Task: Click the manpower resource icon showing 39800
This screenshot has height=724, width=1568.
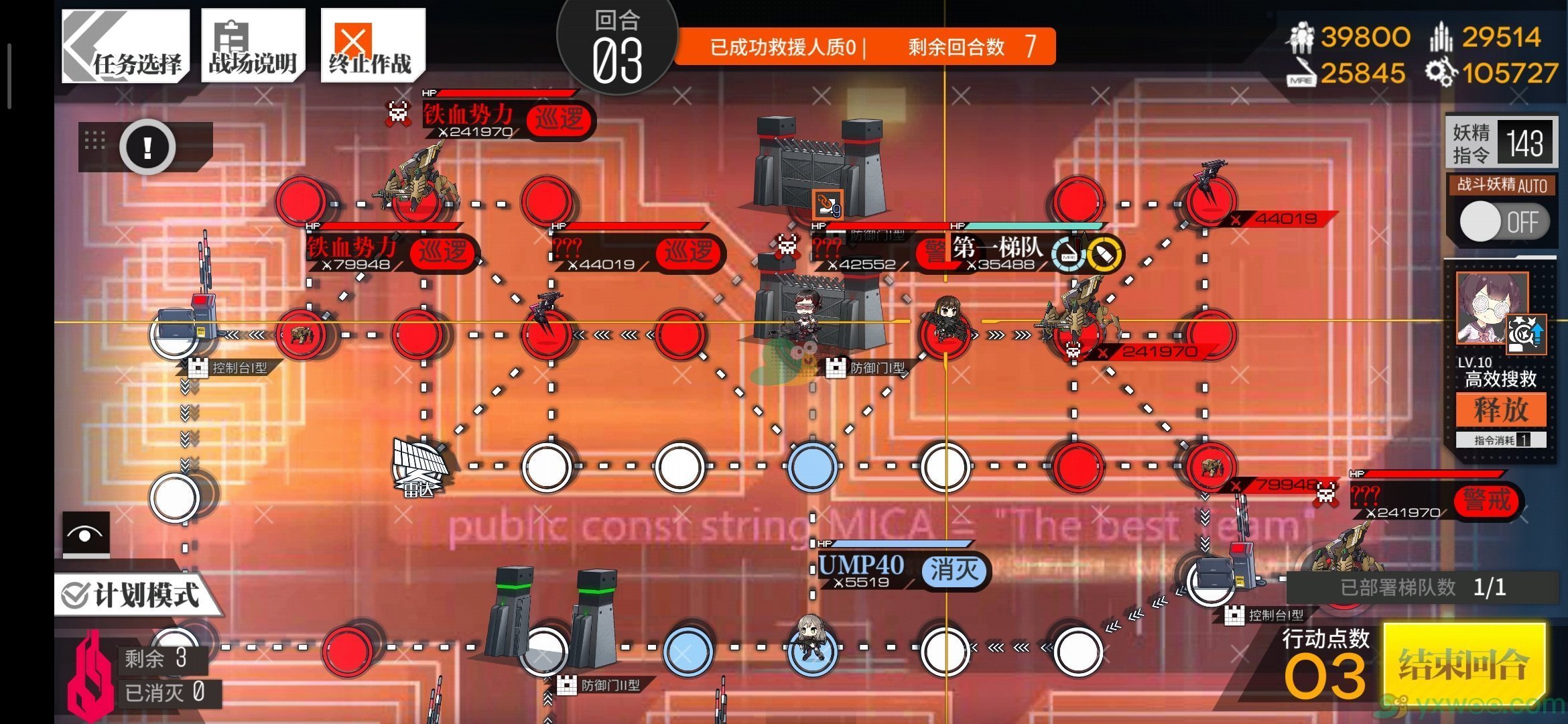Action: [1303, 37]
